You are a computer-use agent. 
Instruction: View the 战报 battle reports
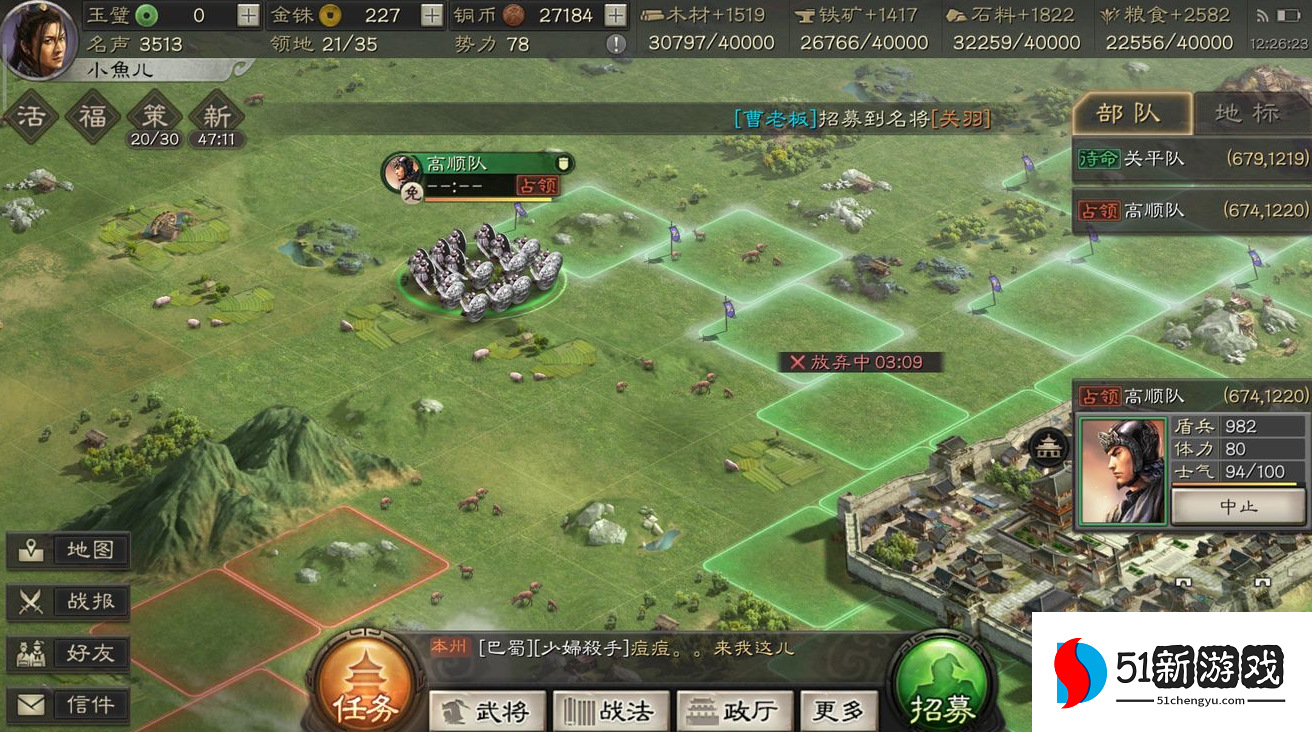click(x=68, y=601)
